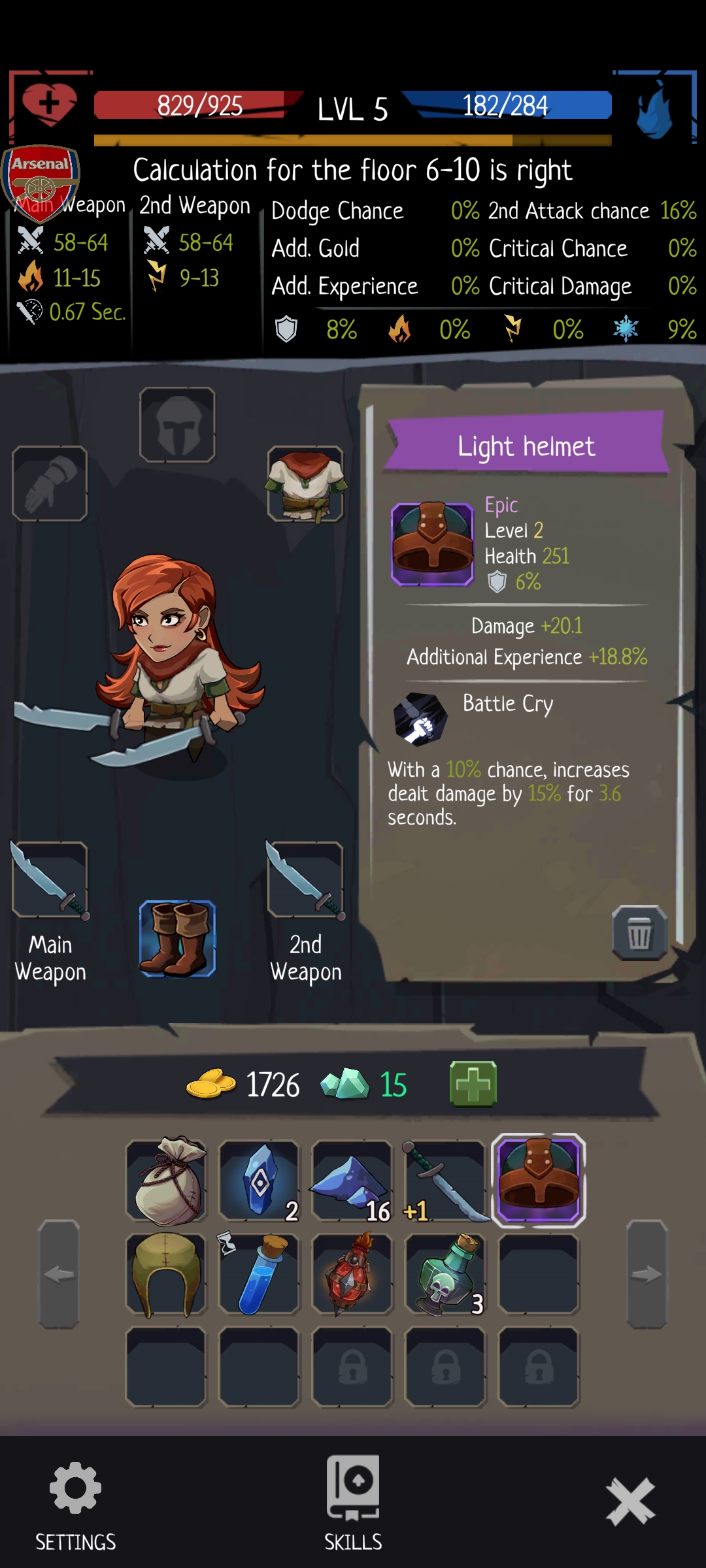Screen dimensions: 706x1568
Task: Select the 2nd Weapon sword slot
Action: point(305,880)
